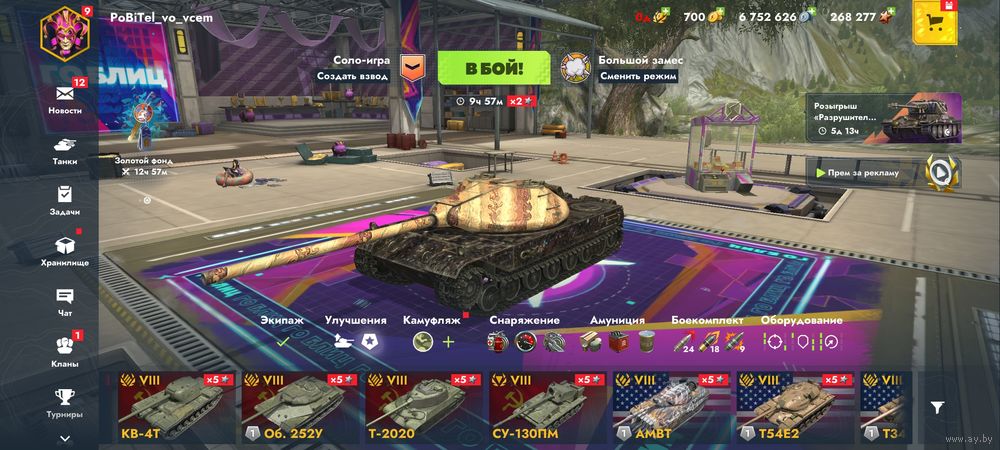Open Хранилище storage
1000x450 pixels.
tap(65, 250)
